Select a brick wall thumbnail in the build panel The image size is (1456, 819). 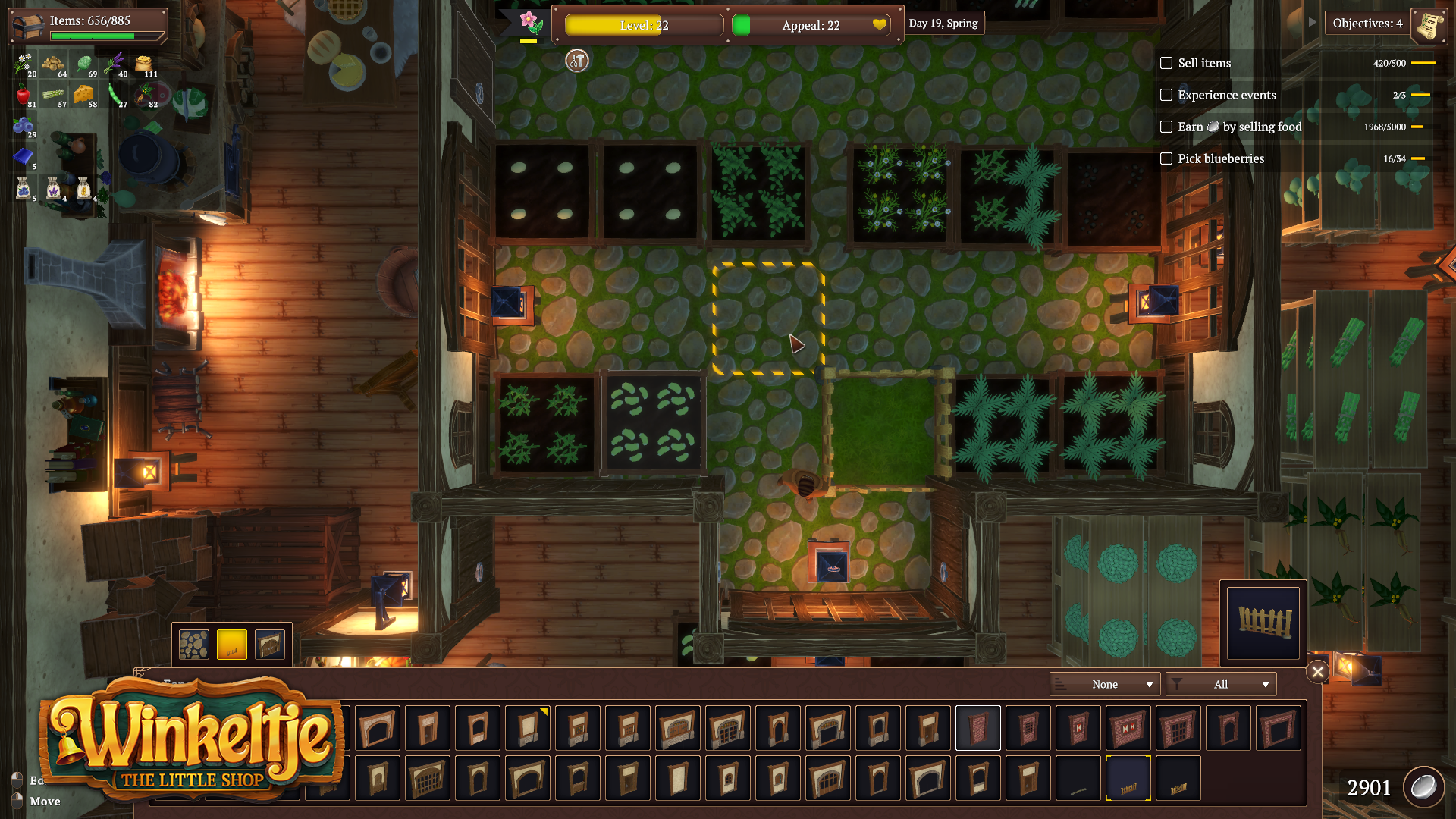point(977,728)
